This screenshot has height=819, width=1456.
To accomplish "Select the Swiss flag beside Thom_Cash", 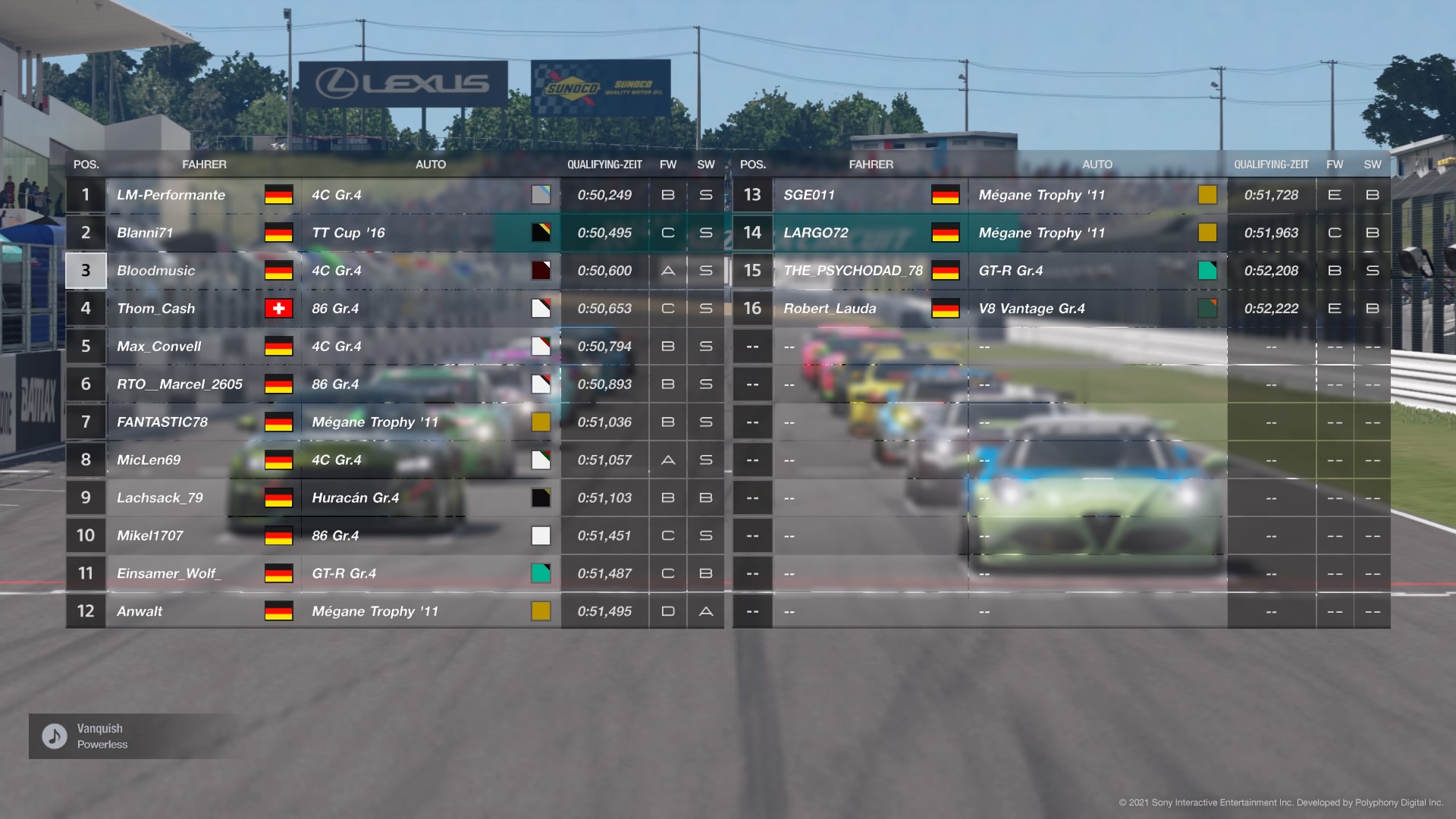I will click(x=279, y=309).
